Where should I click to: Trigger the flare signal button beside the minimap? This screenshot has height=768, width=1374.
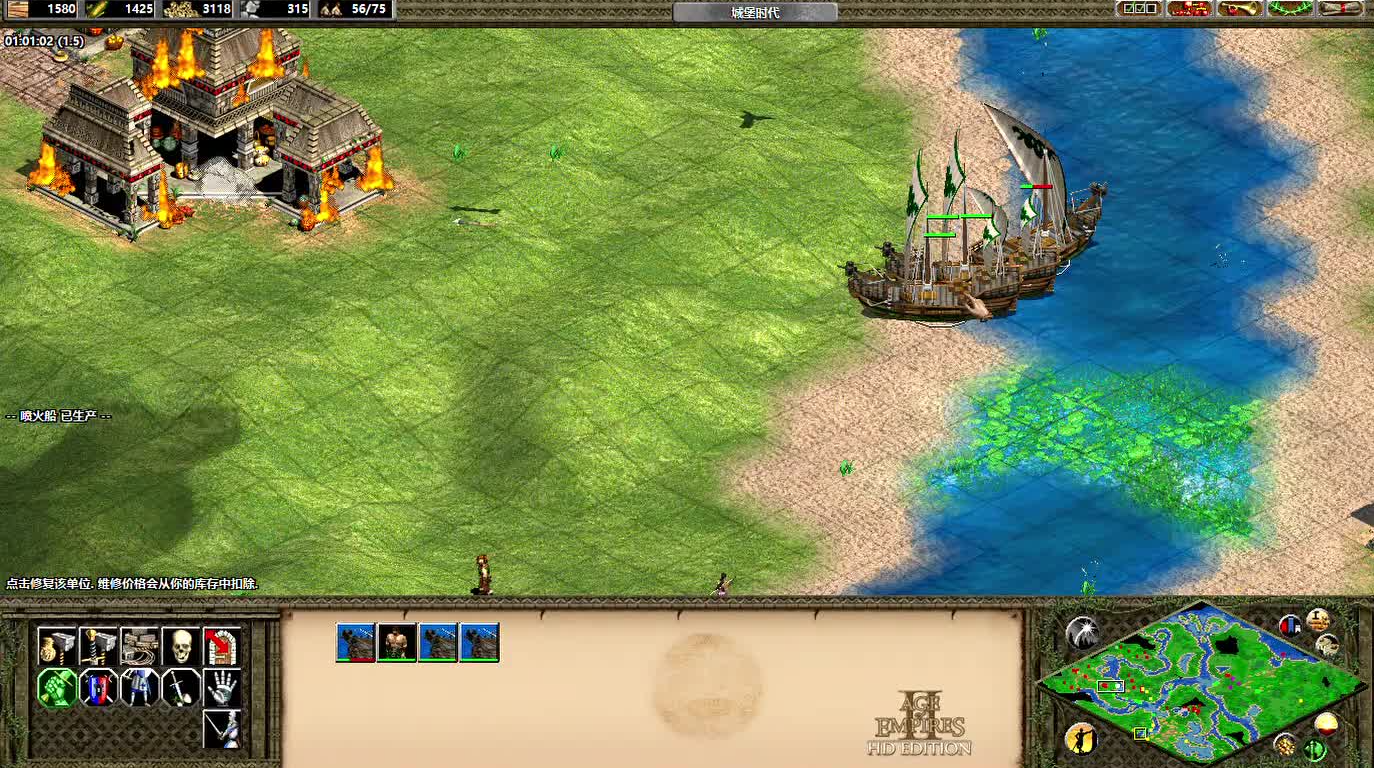coord(1082,632)
